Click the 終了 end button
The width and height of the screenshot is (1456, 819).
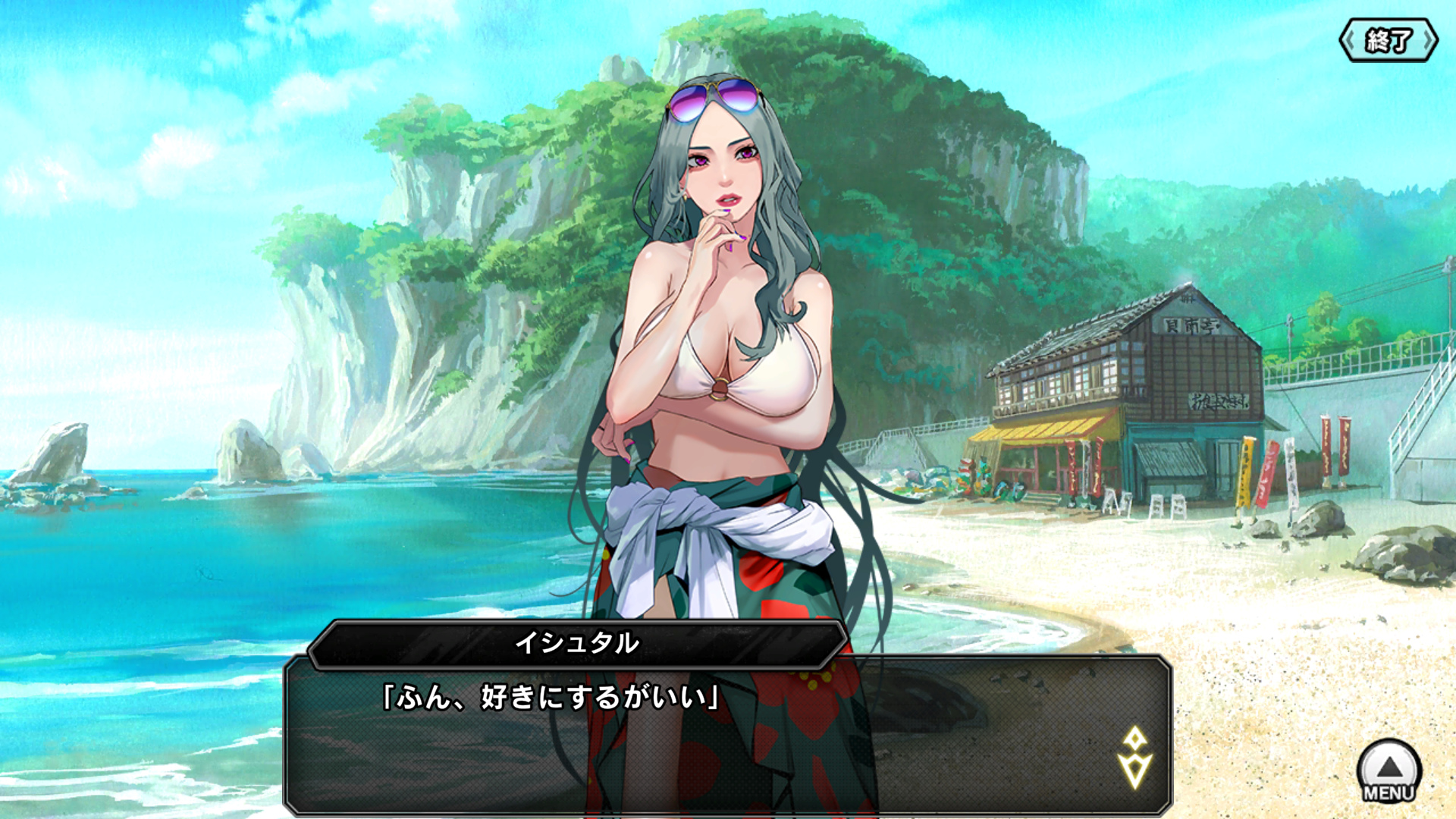pos(1388,41)
